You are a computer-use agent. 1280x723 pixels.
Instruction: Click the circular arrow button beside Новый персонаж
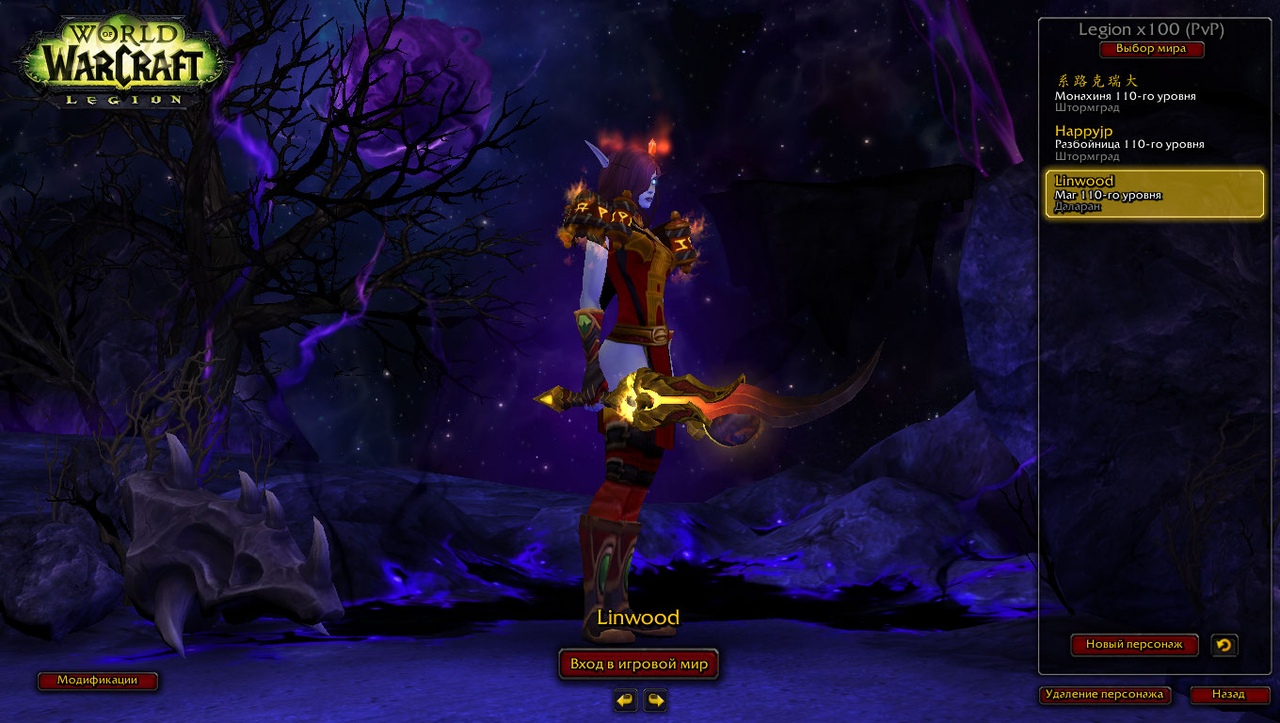tap(1223, 645)
